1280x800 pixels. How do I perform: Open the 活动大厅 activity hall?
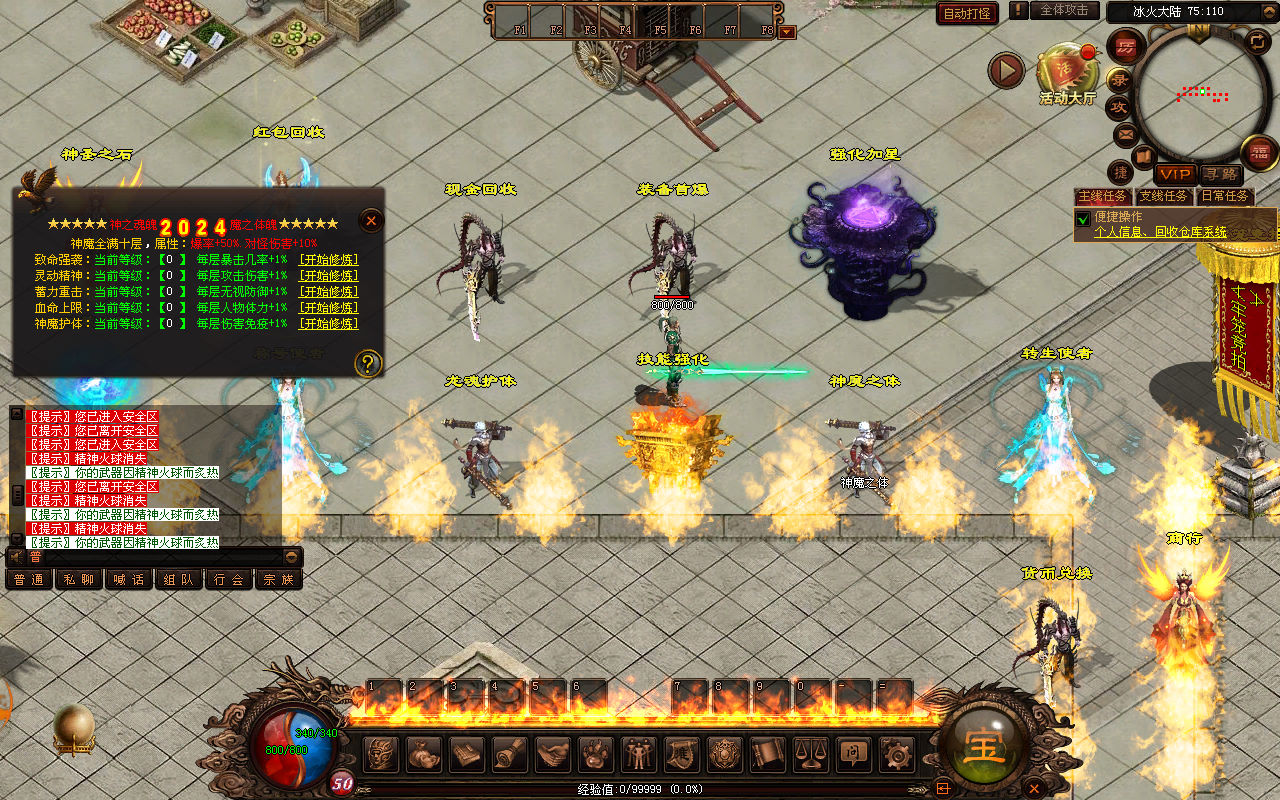pyautogui.click(x=1067, y=72)
